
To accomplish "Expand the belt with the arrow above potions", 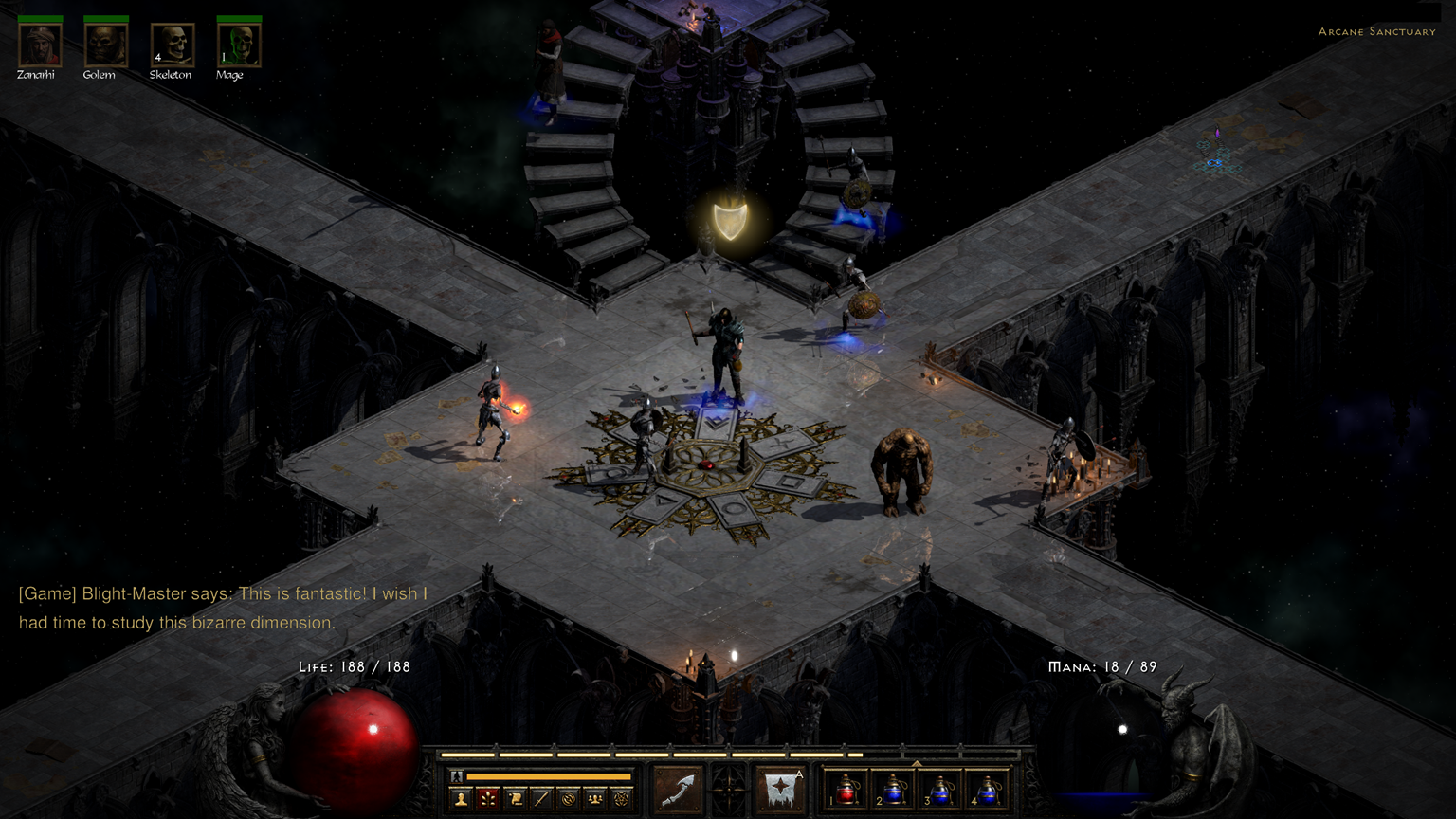I will coord(917,762).
